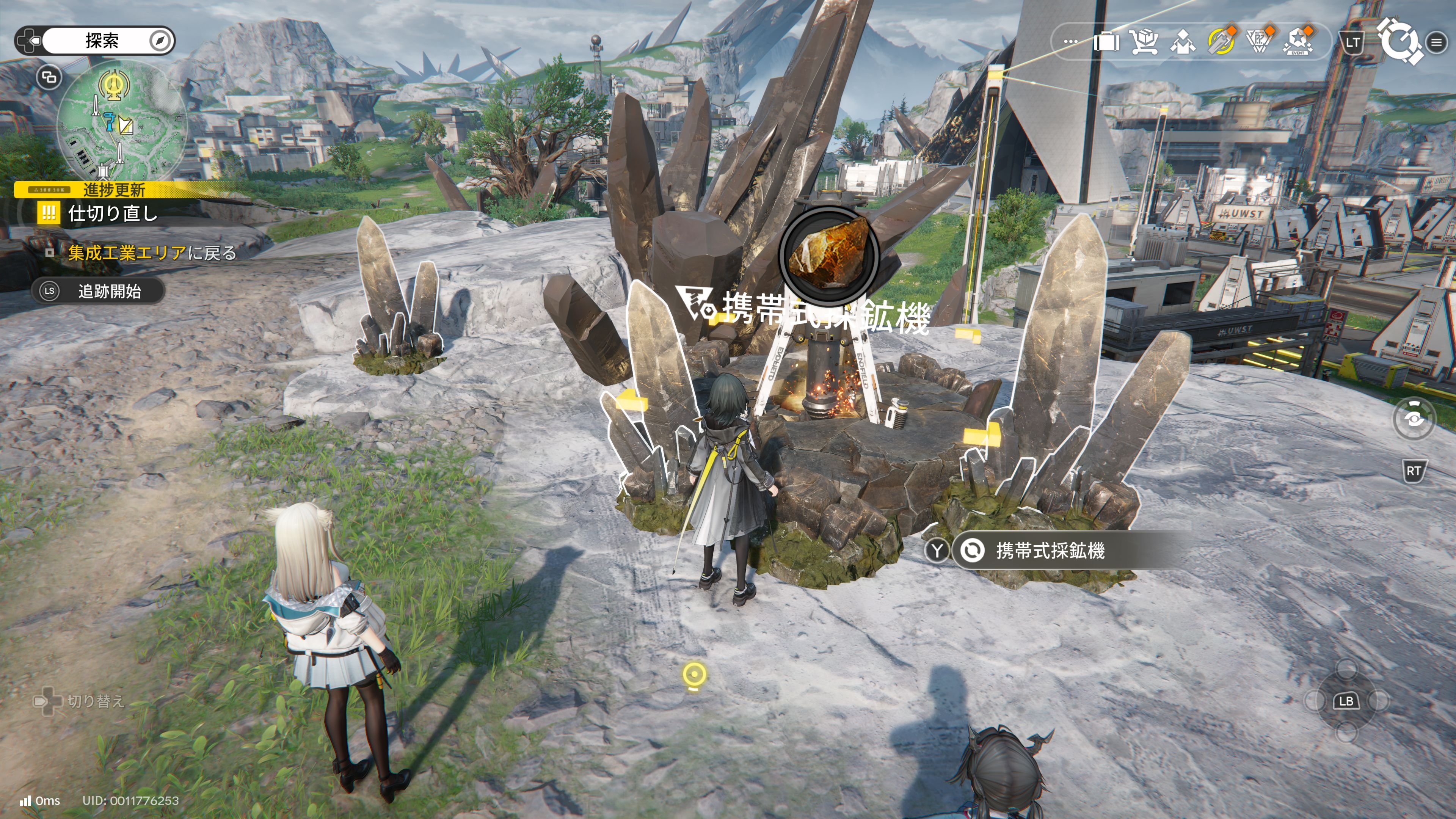Open the circular minimap

click(121, 121)
